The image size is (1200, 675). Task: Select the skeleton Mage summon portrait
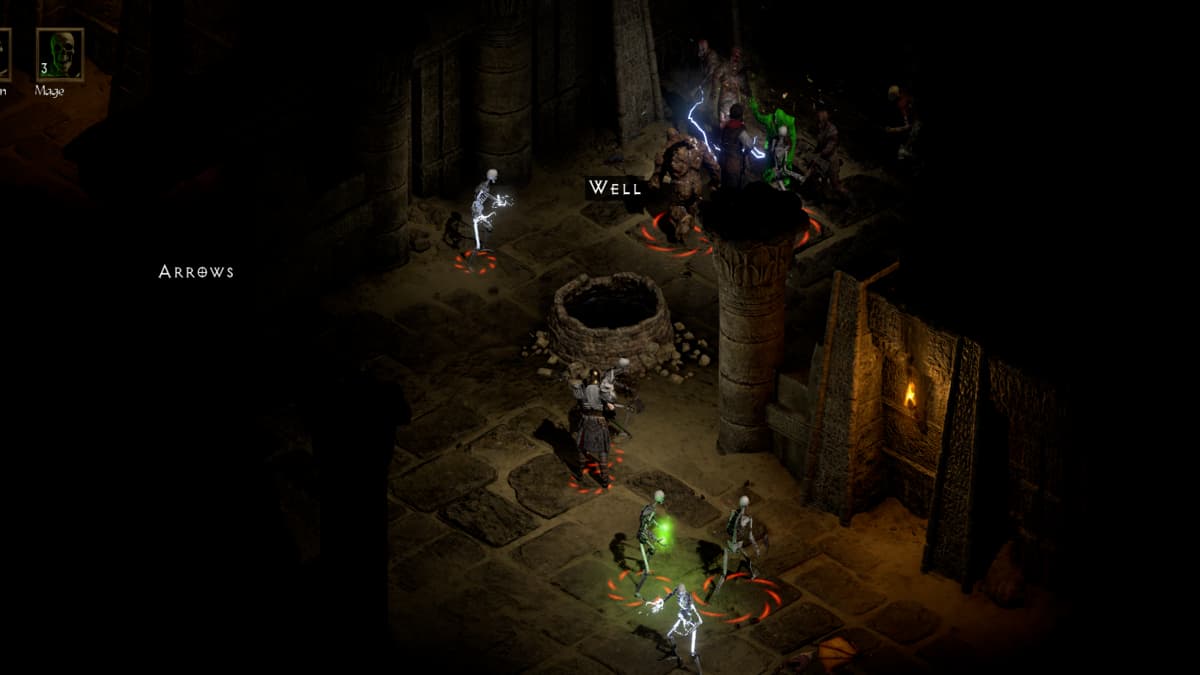tap(59, 55)
